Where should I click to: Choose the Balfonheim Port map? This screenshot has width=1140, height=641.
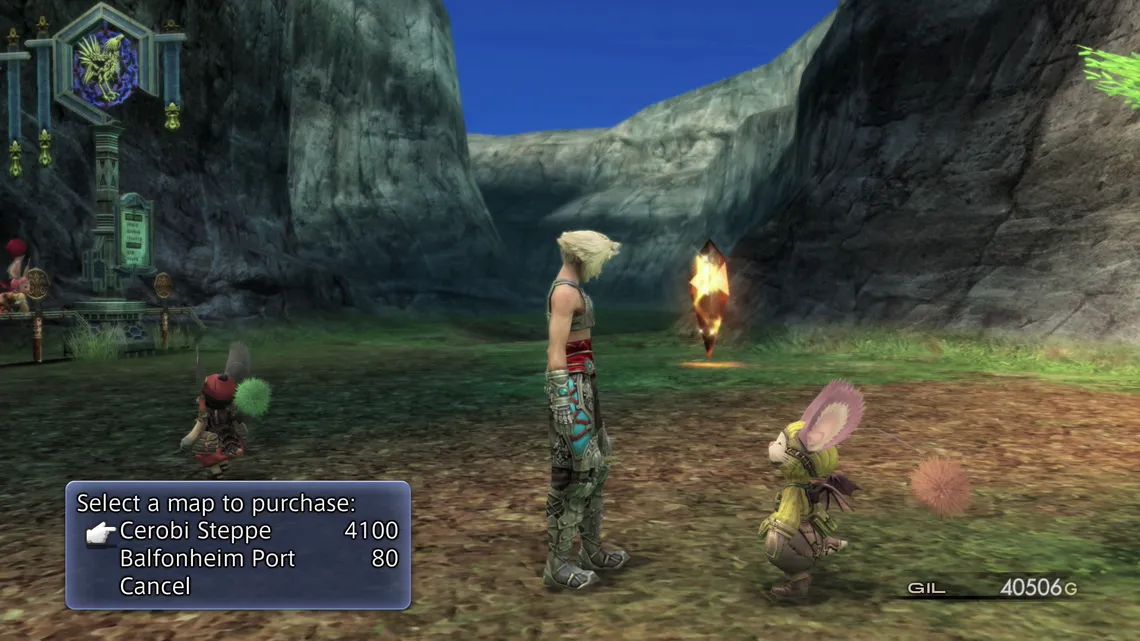pyautogui.click(x=207, y=559)
